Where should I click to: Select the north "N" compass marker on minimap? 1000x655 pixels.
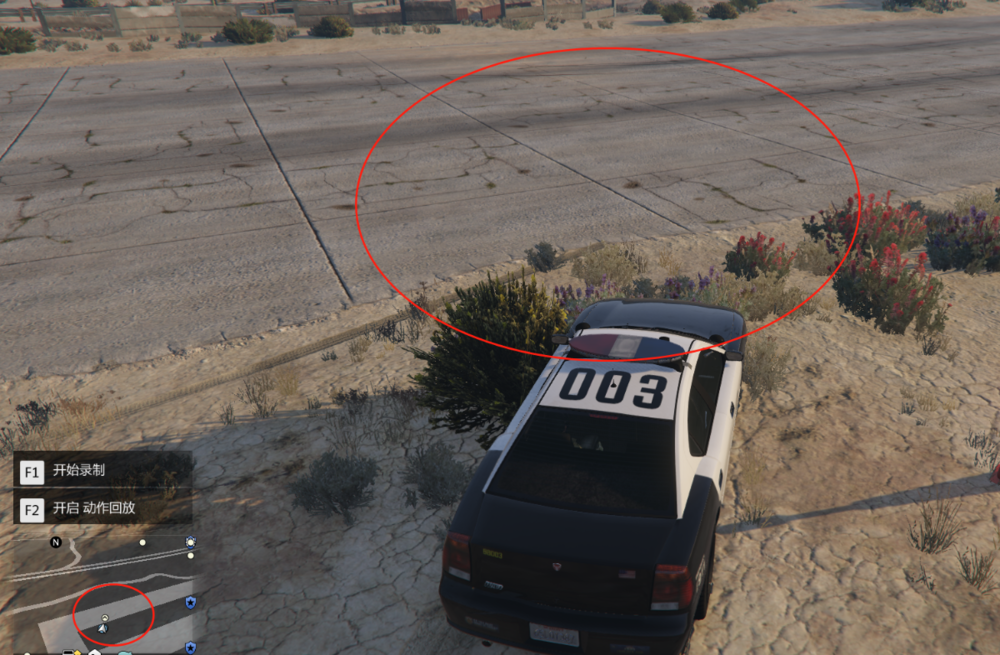click(x=56, y=542)
